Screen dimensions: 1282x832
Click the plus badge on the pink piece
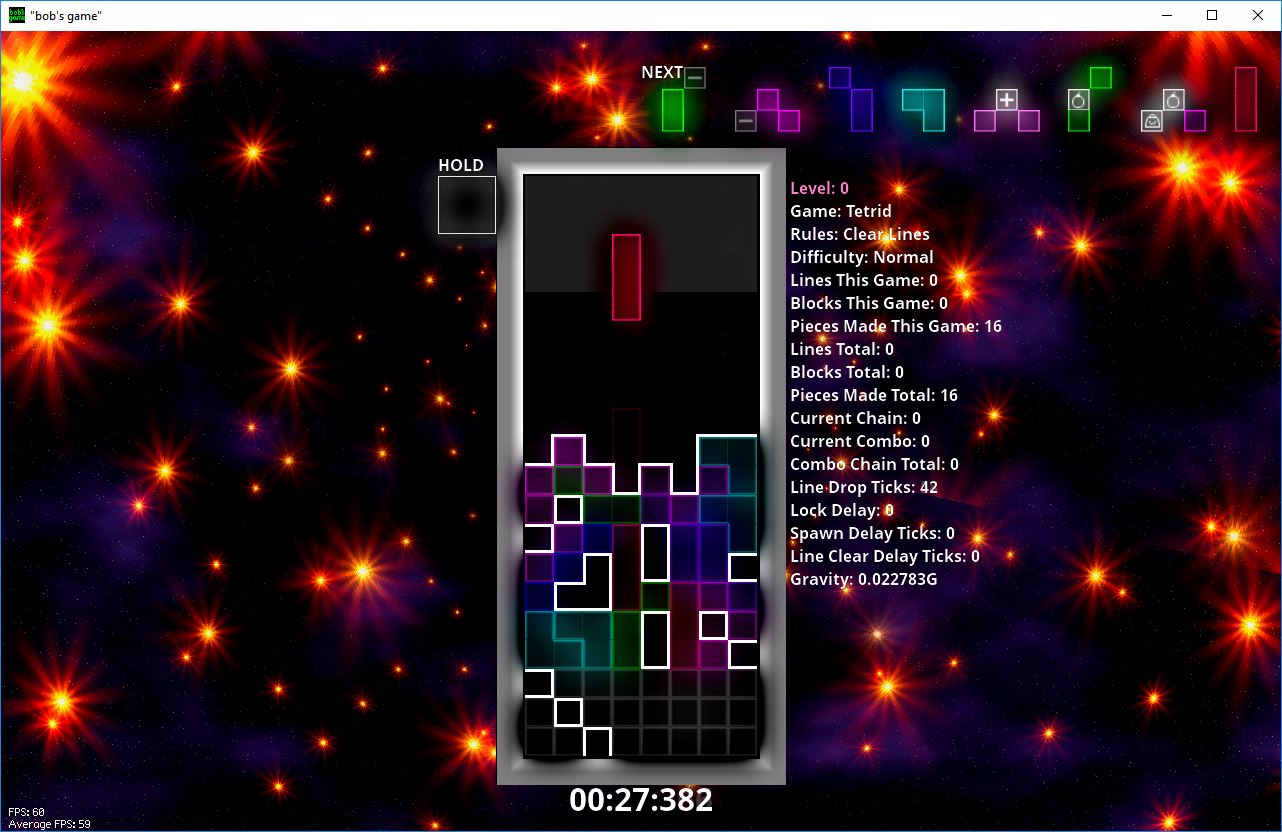click(1006, 99)
